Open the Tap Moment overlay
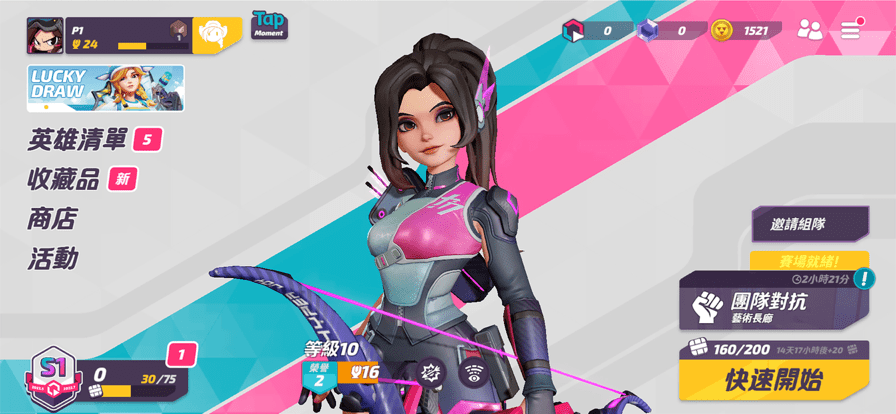896x414 pixels. coord(269,24)
